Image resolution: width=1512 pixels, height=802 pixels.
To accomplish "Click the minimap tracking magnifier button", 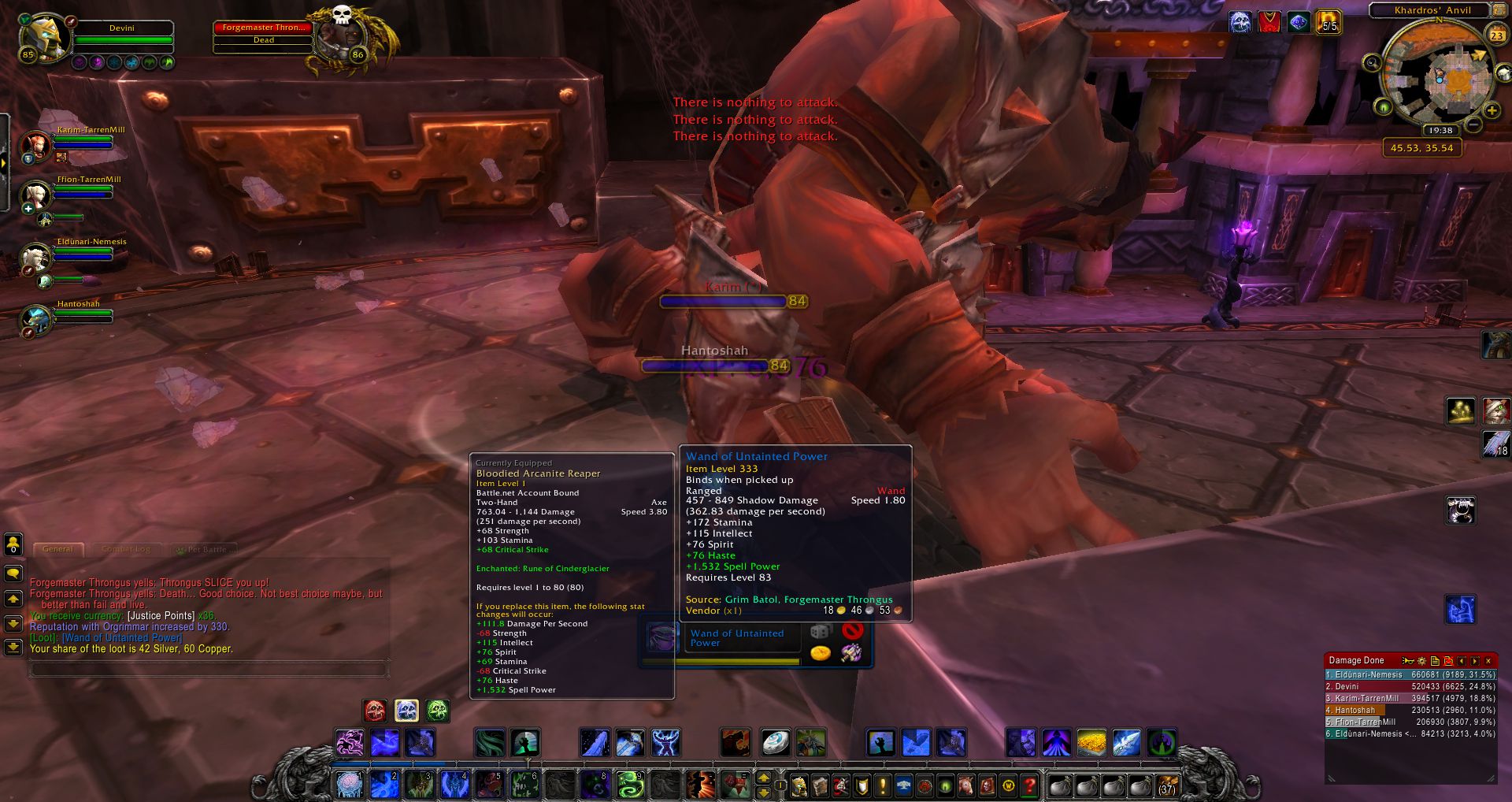I will click(x=1372, y=63).
